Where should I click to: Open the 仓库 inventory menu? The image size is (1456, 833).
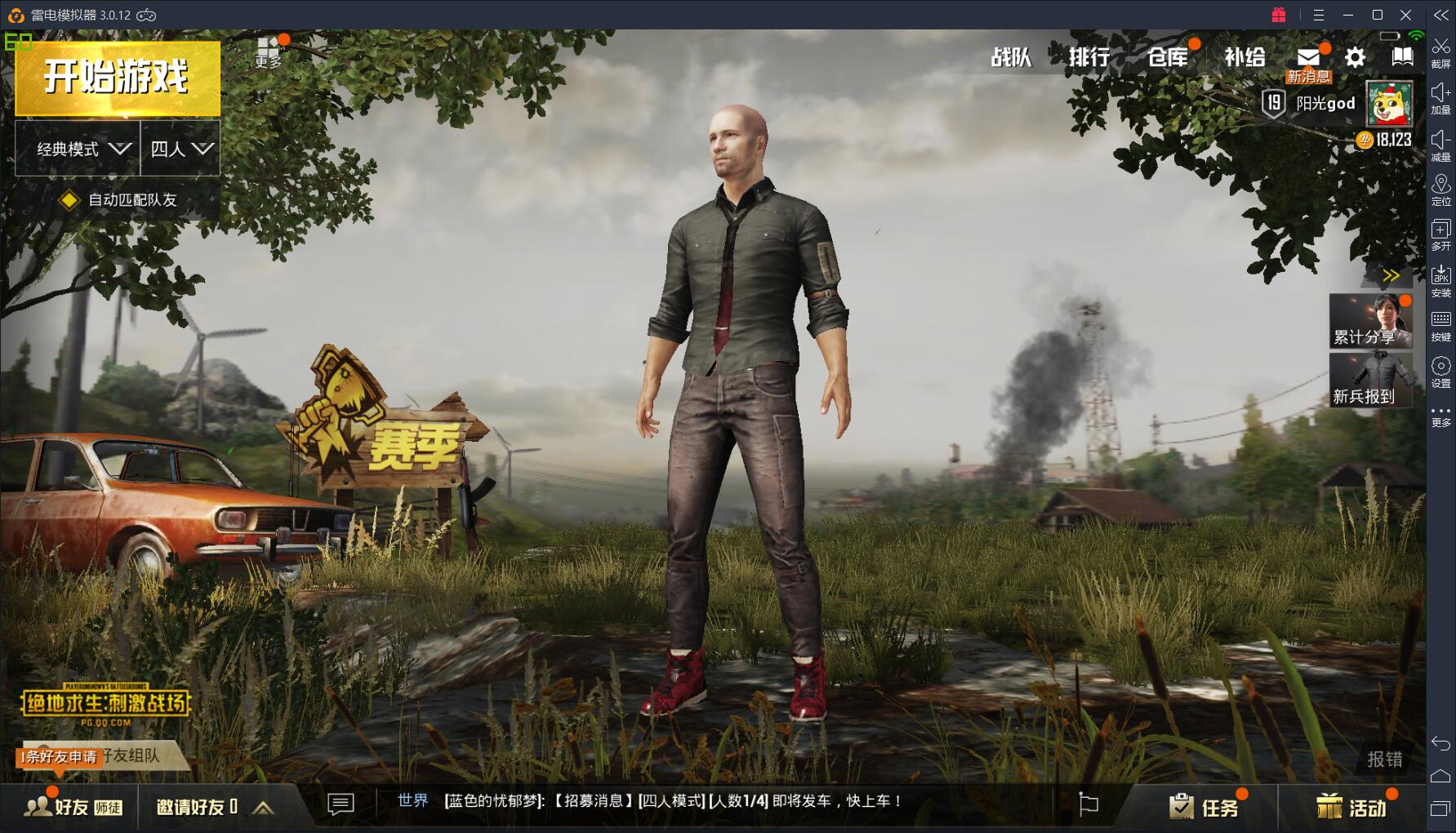(1168, 57)
